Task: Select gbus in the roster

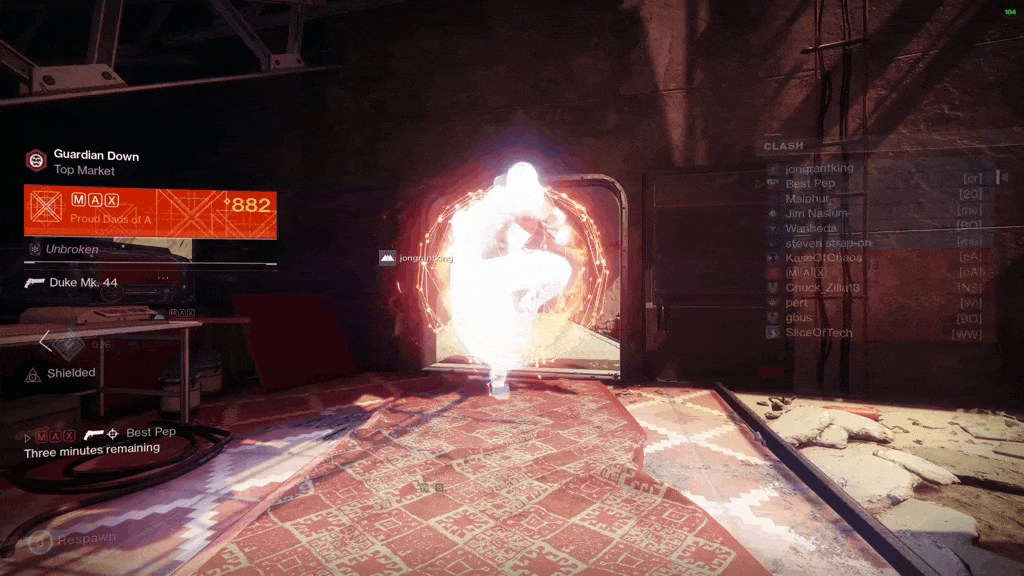Action: pyautogui.click(x=799, y=317)
